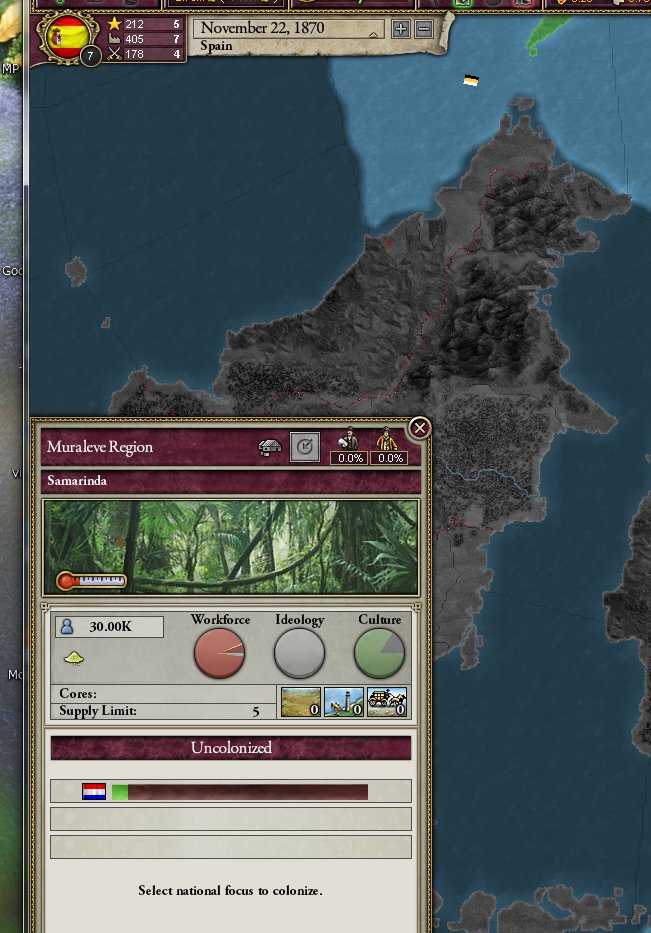Screen dimensions: 651x933
Task: Click the naval base lighthouse icon
Action: pos(343,701)
